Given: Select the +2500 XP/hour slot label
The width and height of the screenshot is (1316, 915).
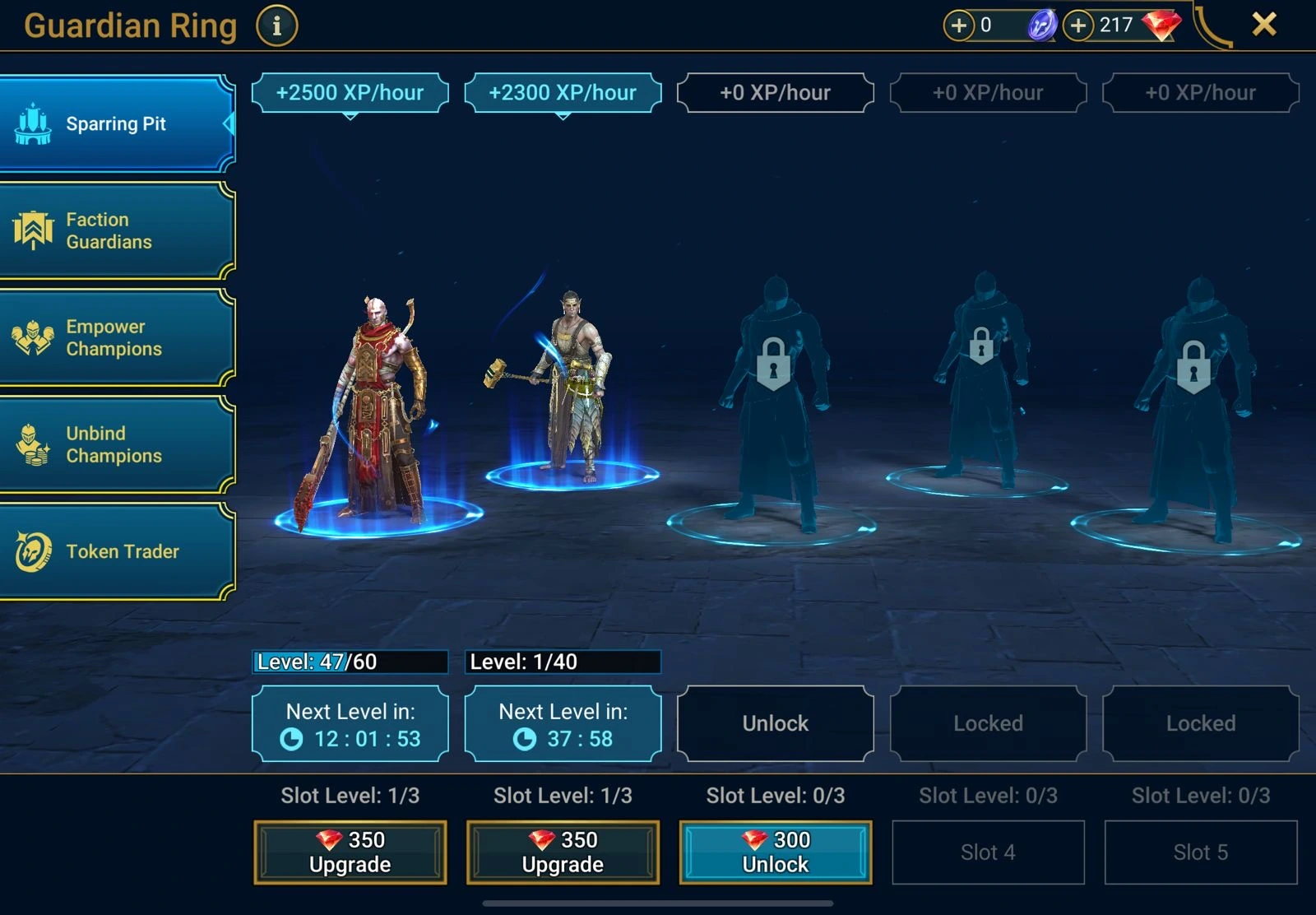Looking at the screenshot, I should click(350, 93).
